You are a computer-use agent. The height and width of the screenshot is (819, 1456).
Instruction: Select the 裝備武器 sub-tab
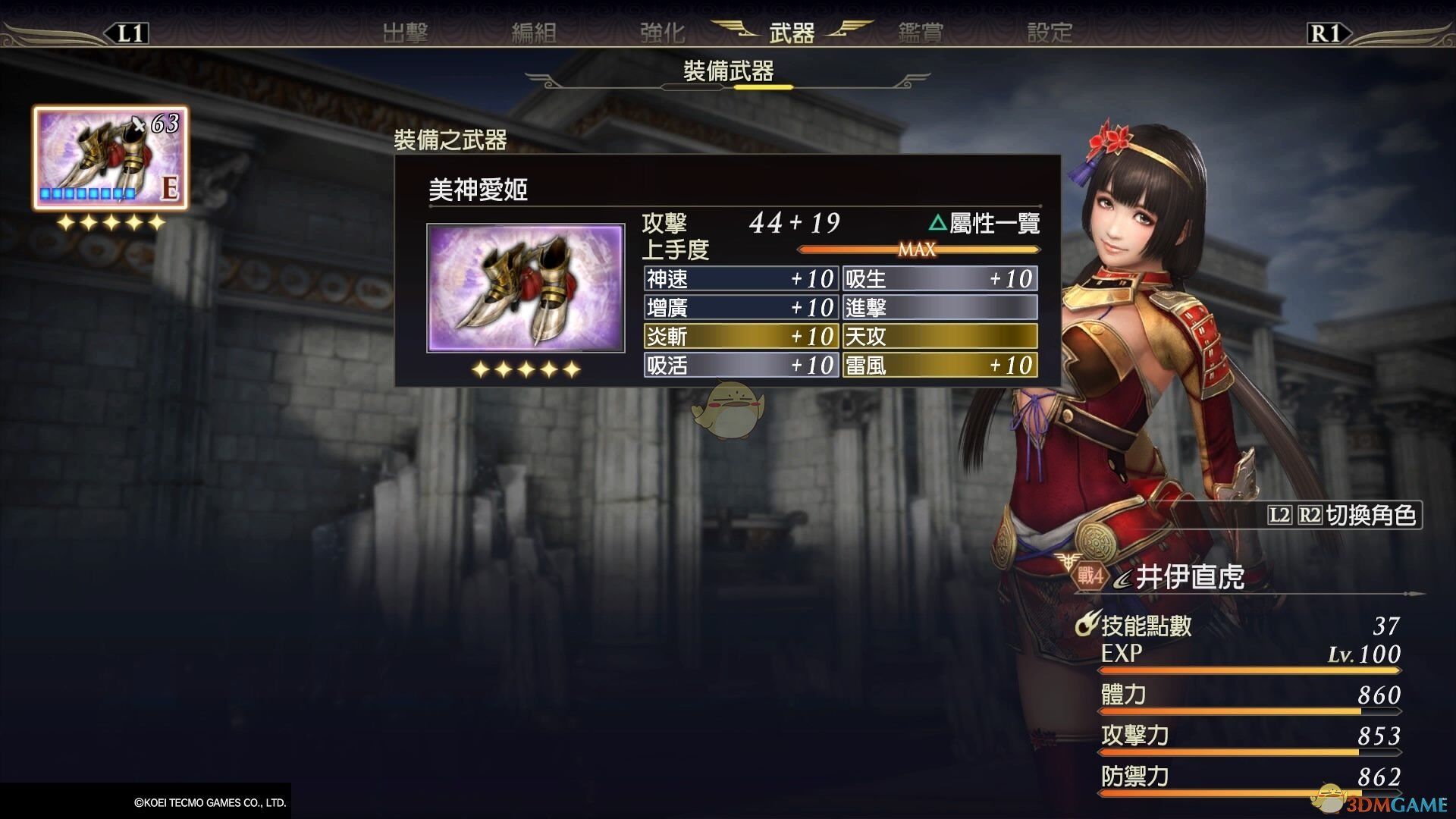728,72
